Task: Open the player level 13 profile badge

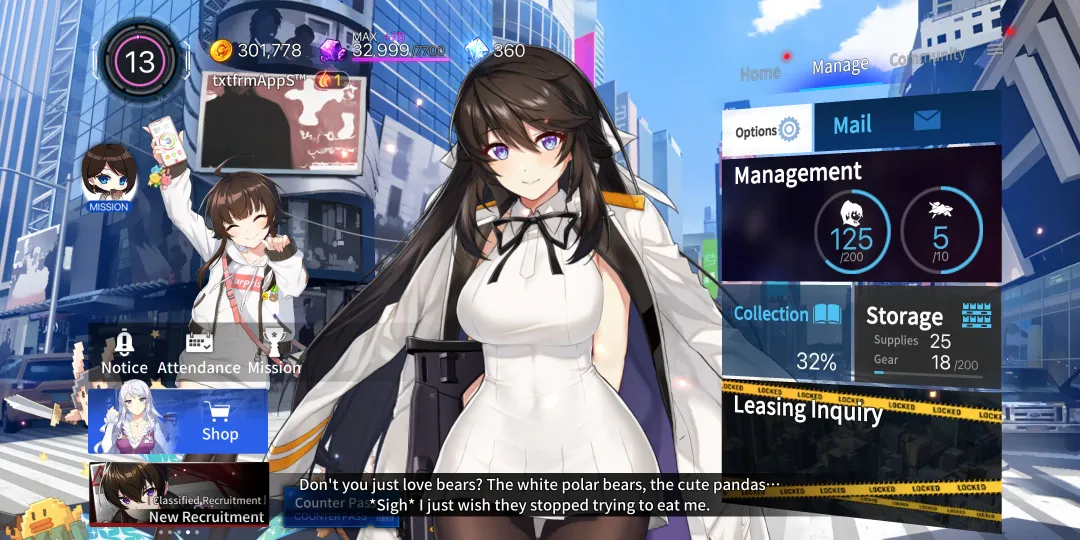Action: 139,63
